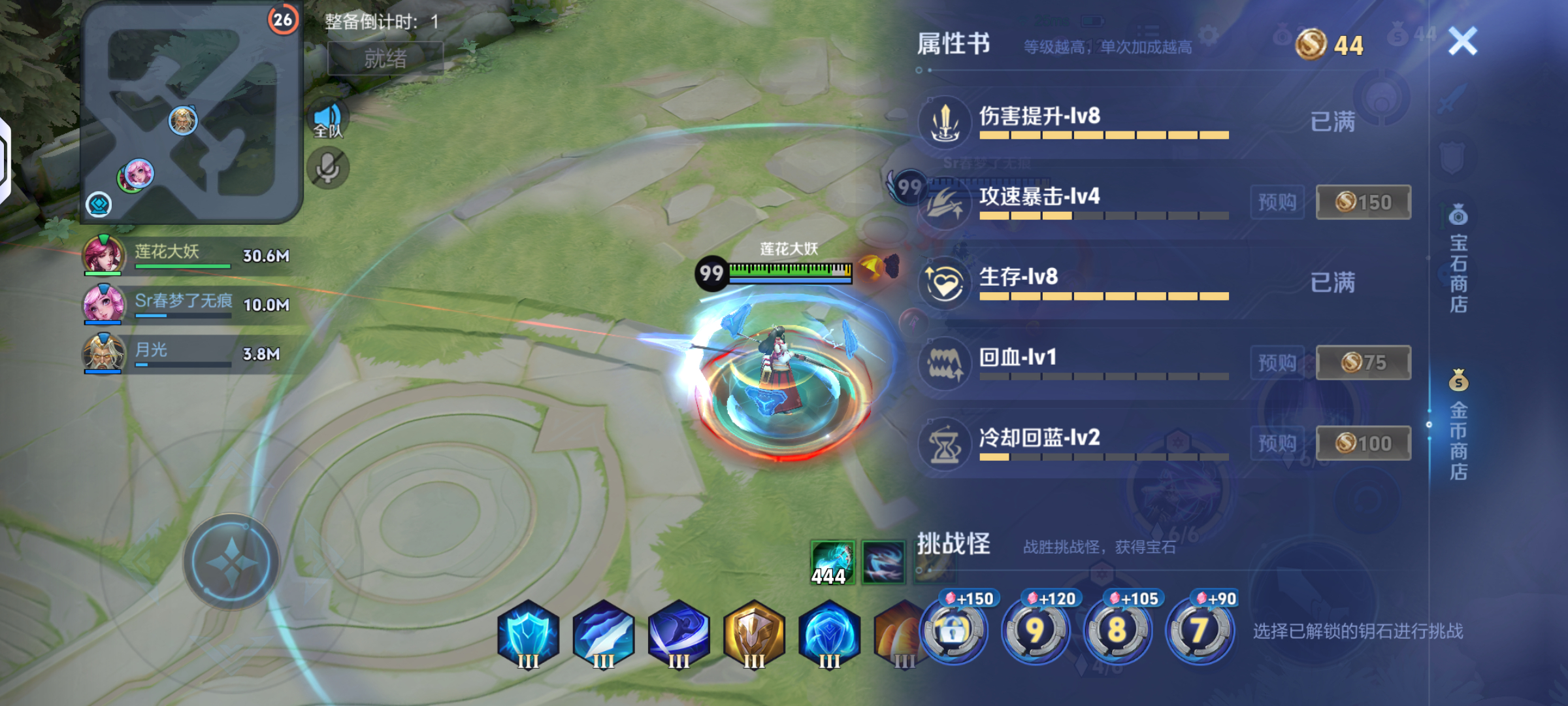Buy attack speed crit upgrade for 150

pos(1363,202)
